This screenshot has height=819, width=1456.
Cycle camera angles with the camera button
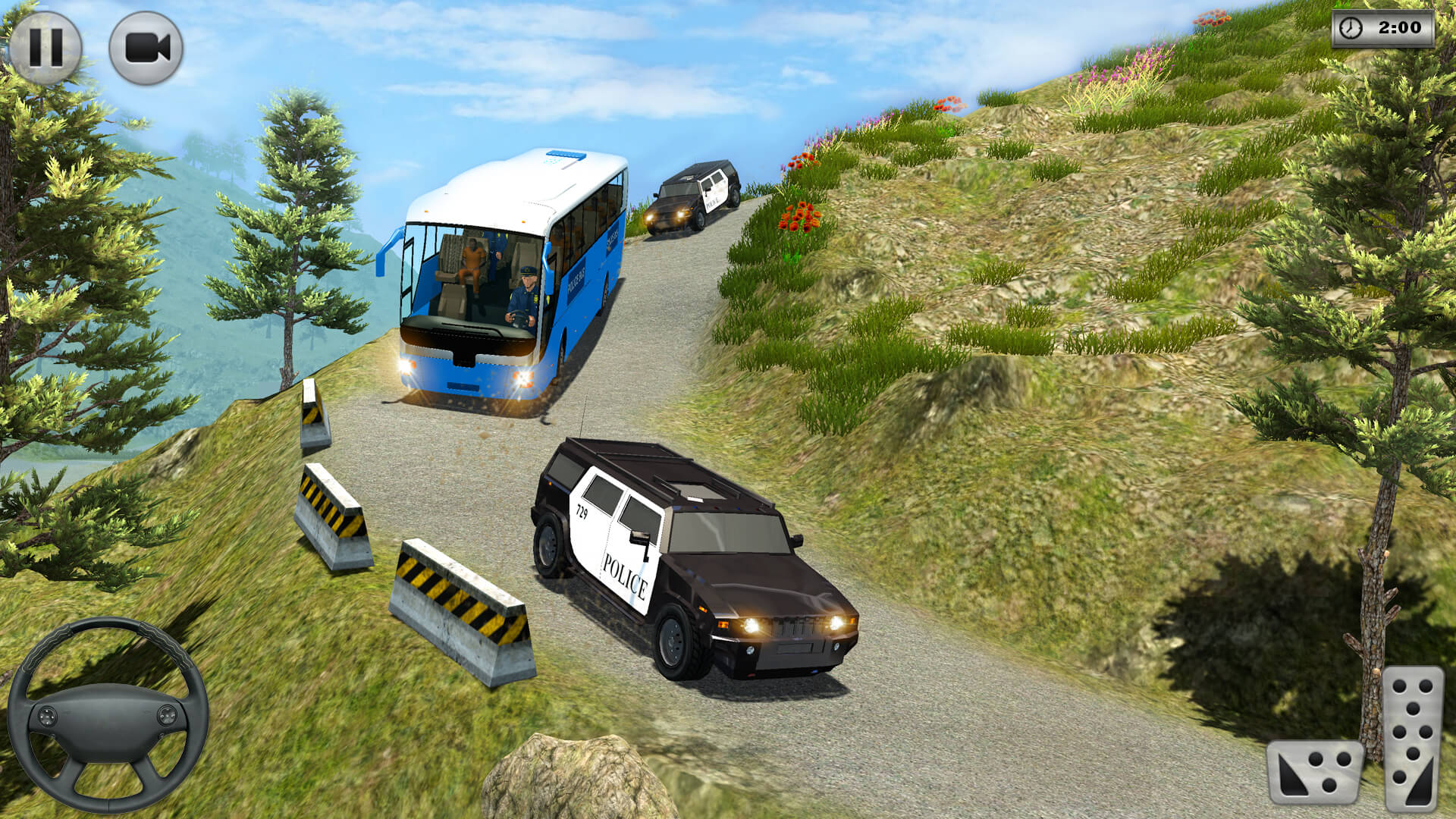click(x=146, y=47)
